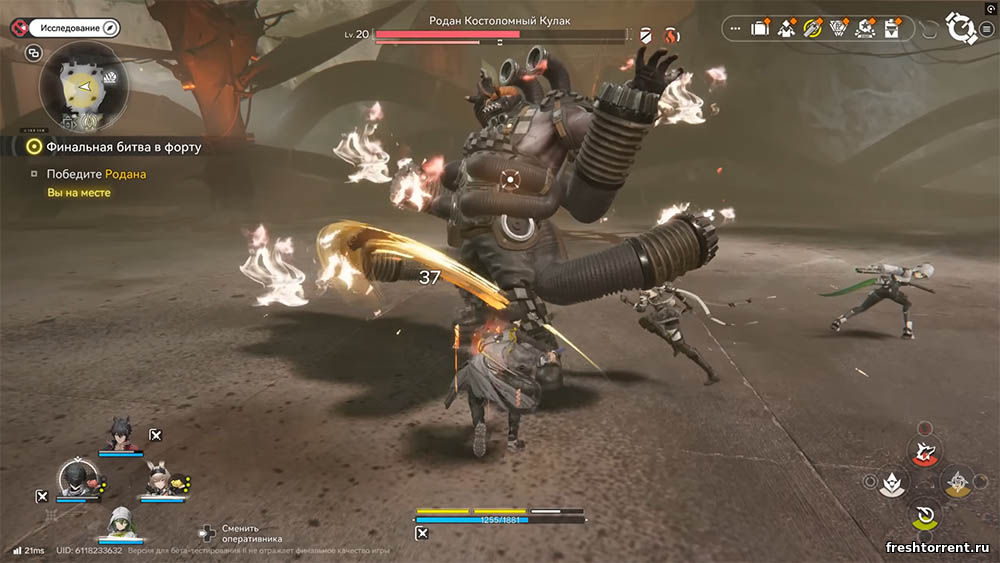Activate the white crest skill
1000x563 pixels.
coord(892,484)
